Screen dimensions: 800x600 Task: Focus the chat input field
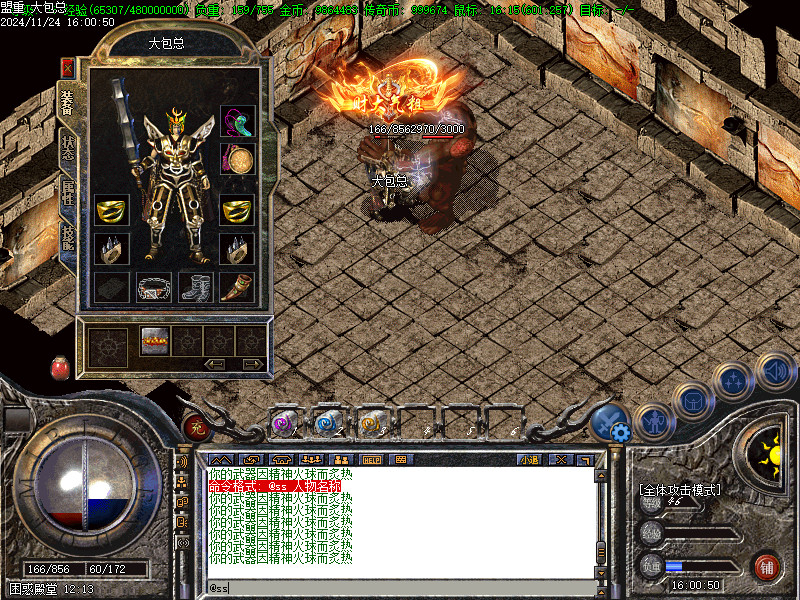400,588
